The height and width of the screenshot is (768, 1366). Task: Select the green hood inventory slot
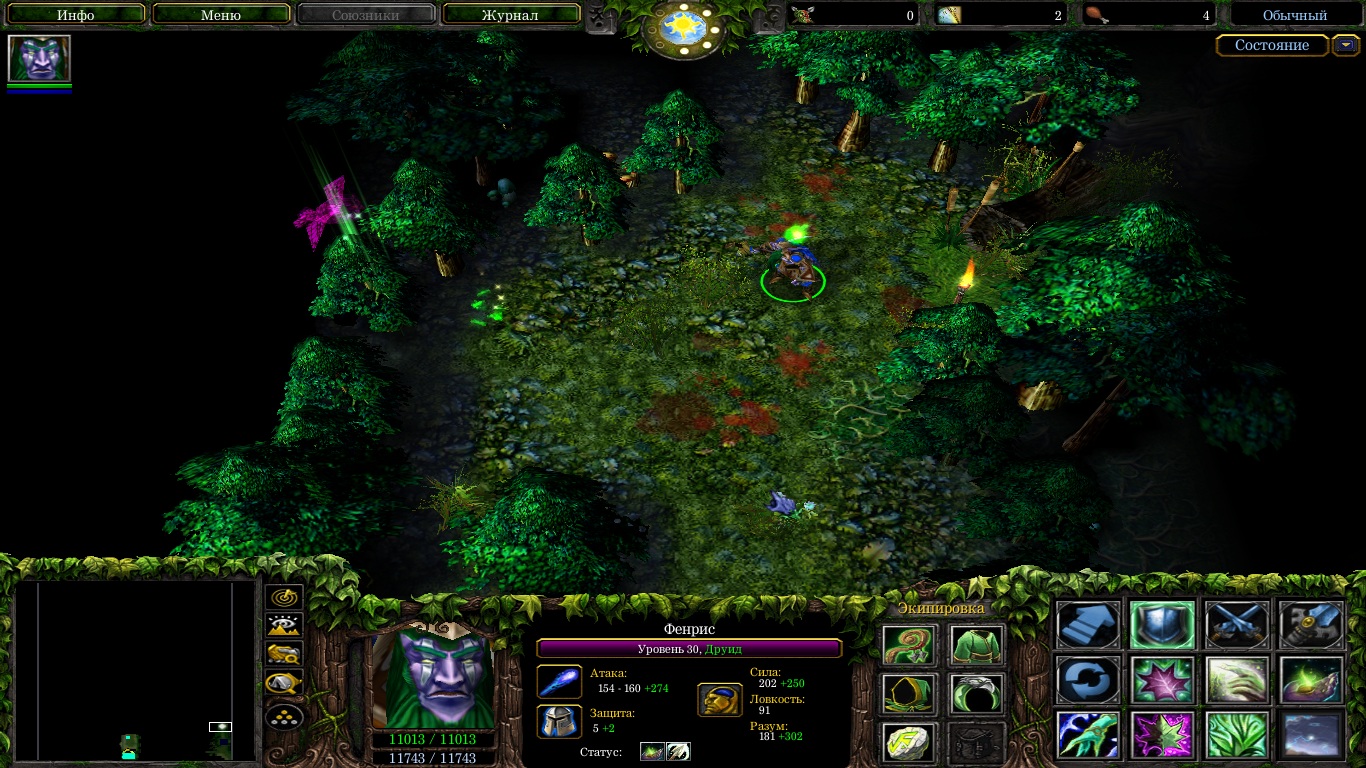tap(909, 693)
